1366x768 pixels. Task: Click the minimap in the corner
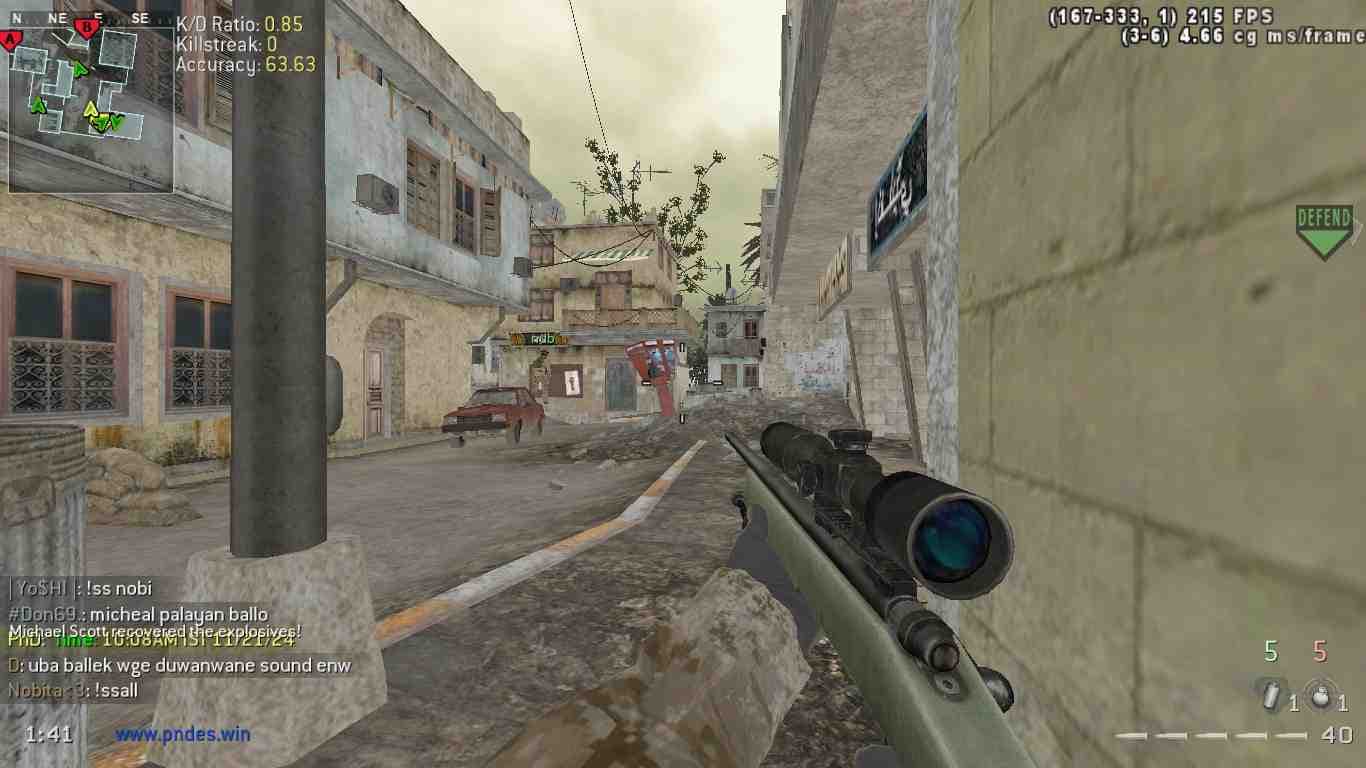pos(91,110)
